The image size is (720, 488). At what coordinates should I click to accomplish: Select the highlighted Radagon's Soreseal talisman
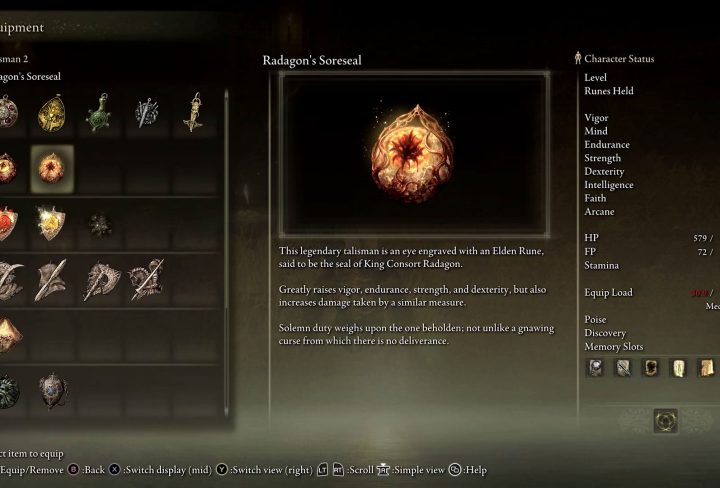pyautogui.click(x=52, y=167)
